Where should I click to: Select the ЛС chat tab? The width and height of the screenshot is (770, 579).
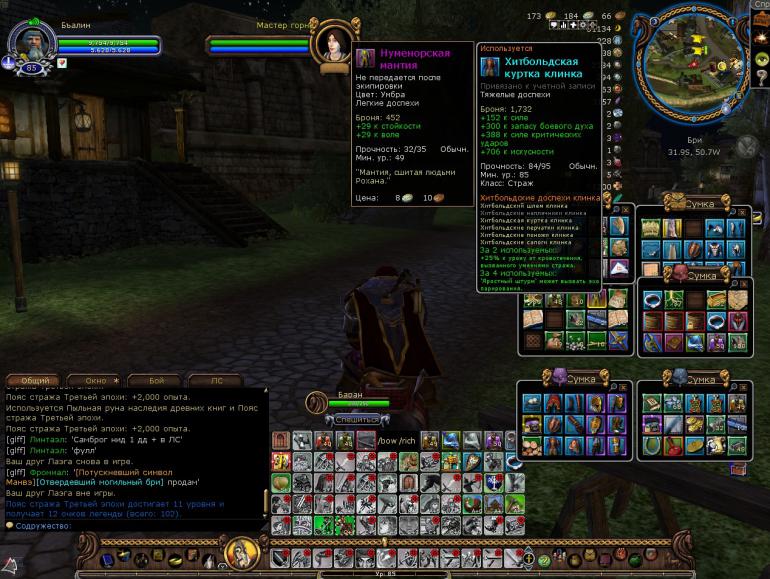point(220,380)
